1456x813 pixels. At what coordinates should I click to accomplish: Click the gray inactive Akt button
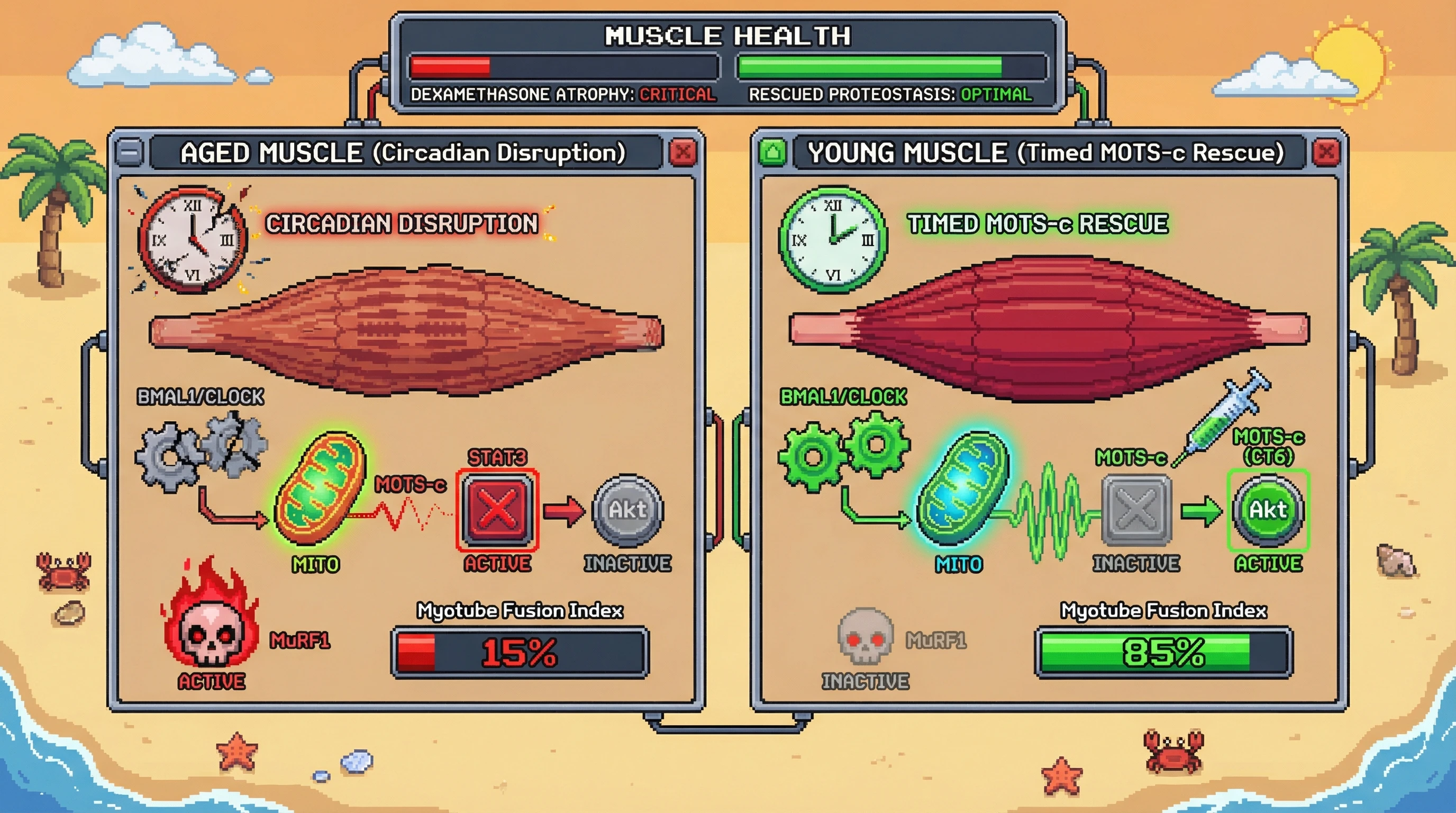pos(627,510)
